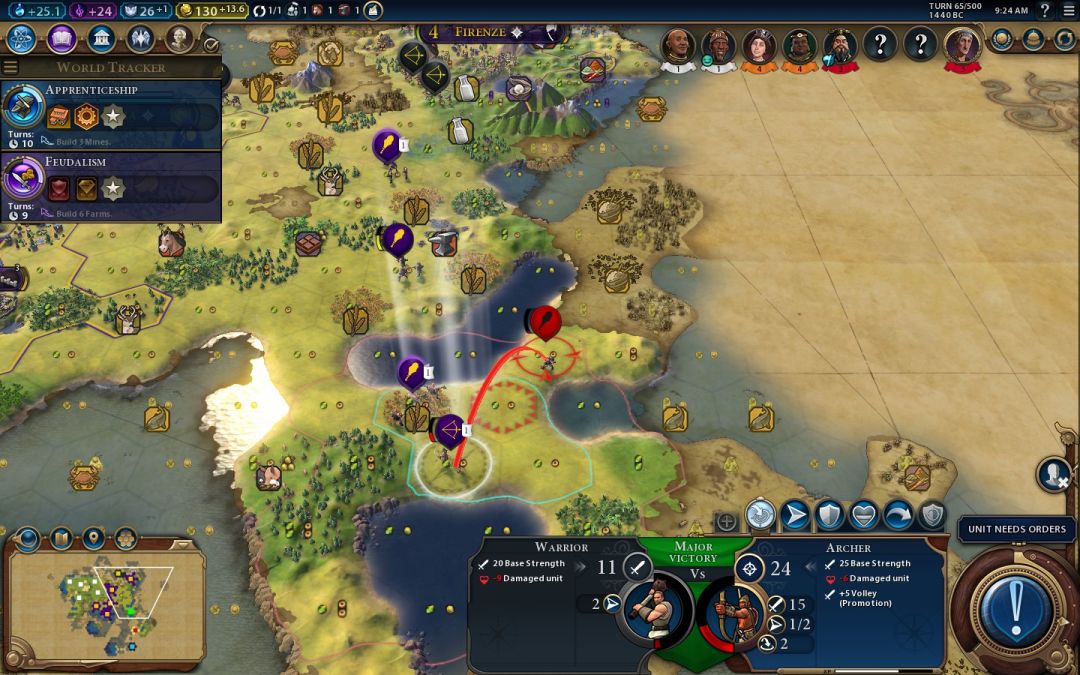Viewport: 1080px width, 675px height.
Task: Select the red-bannered leader portrait in diplomacy ribbon
Action: 963,46
